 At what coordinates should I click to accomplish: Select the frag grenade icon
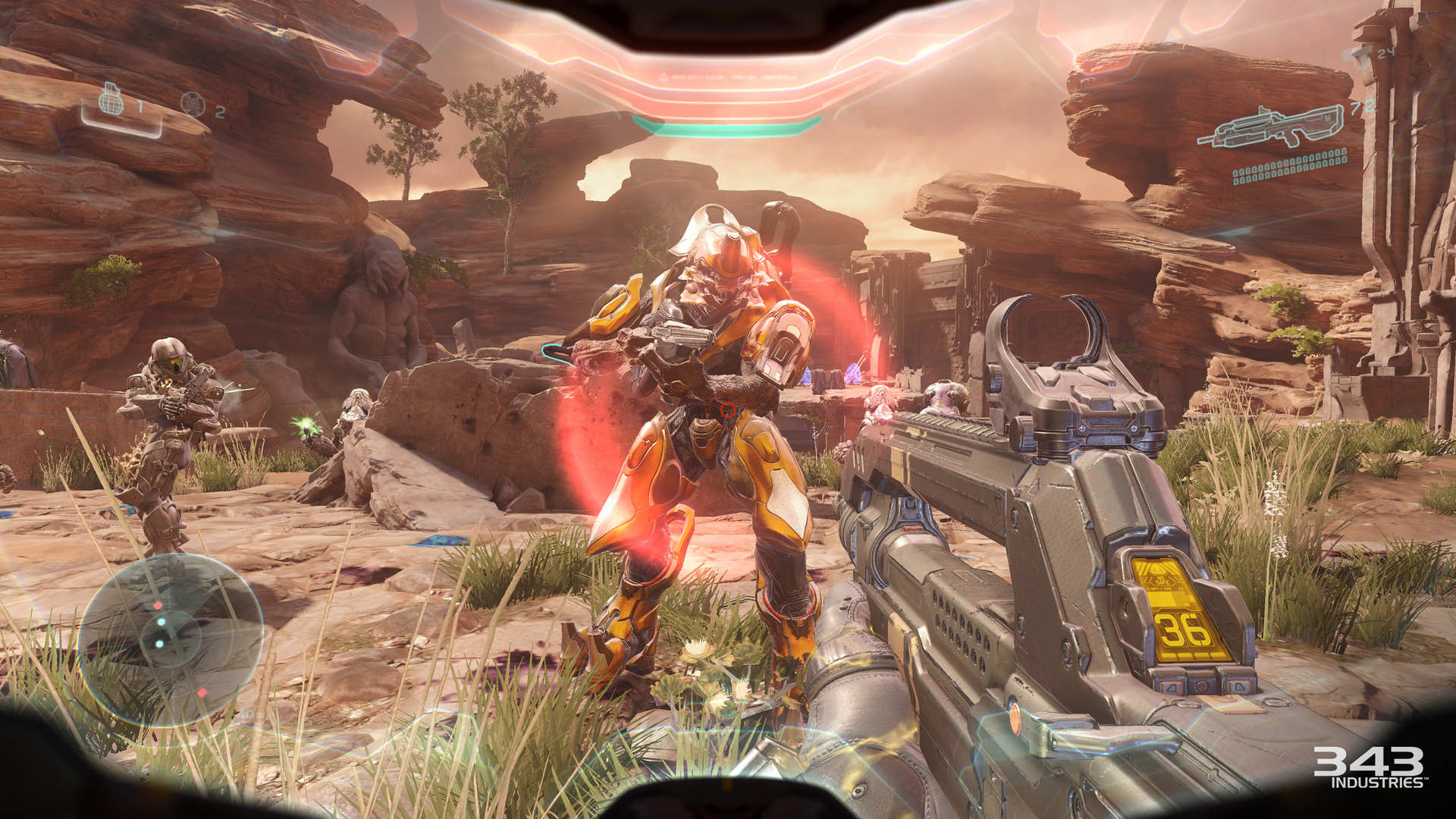point(112,101)
